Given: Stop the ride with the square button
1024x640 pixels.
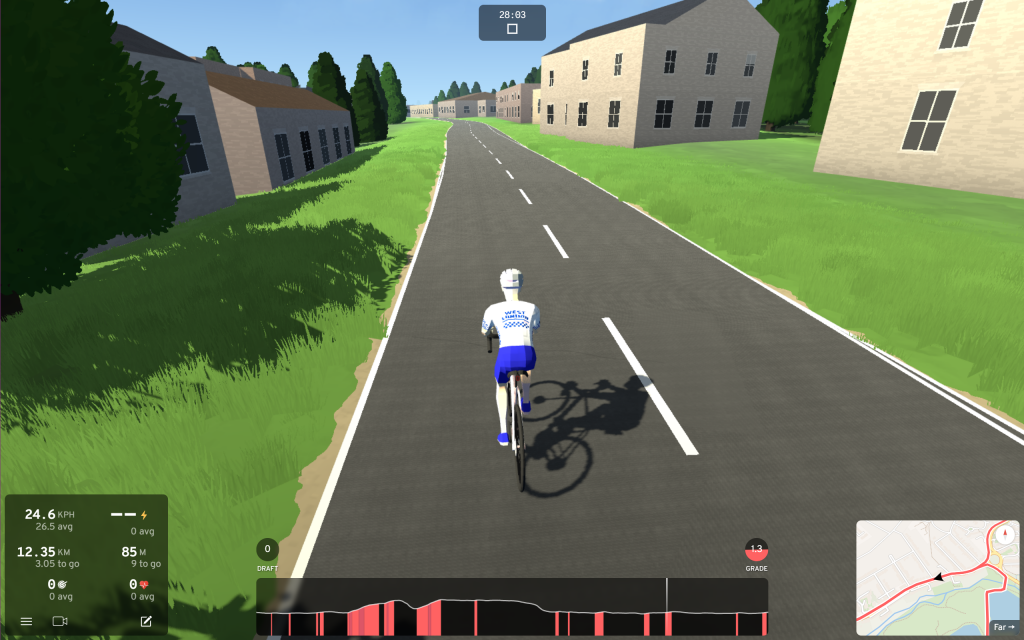Looking at the screenshot, I should tap(512, 30).
